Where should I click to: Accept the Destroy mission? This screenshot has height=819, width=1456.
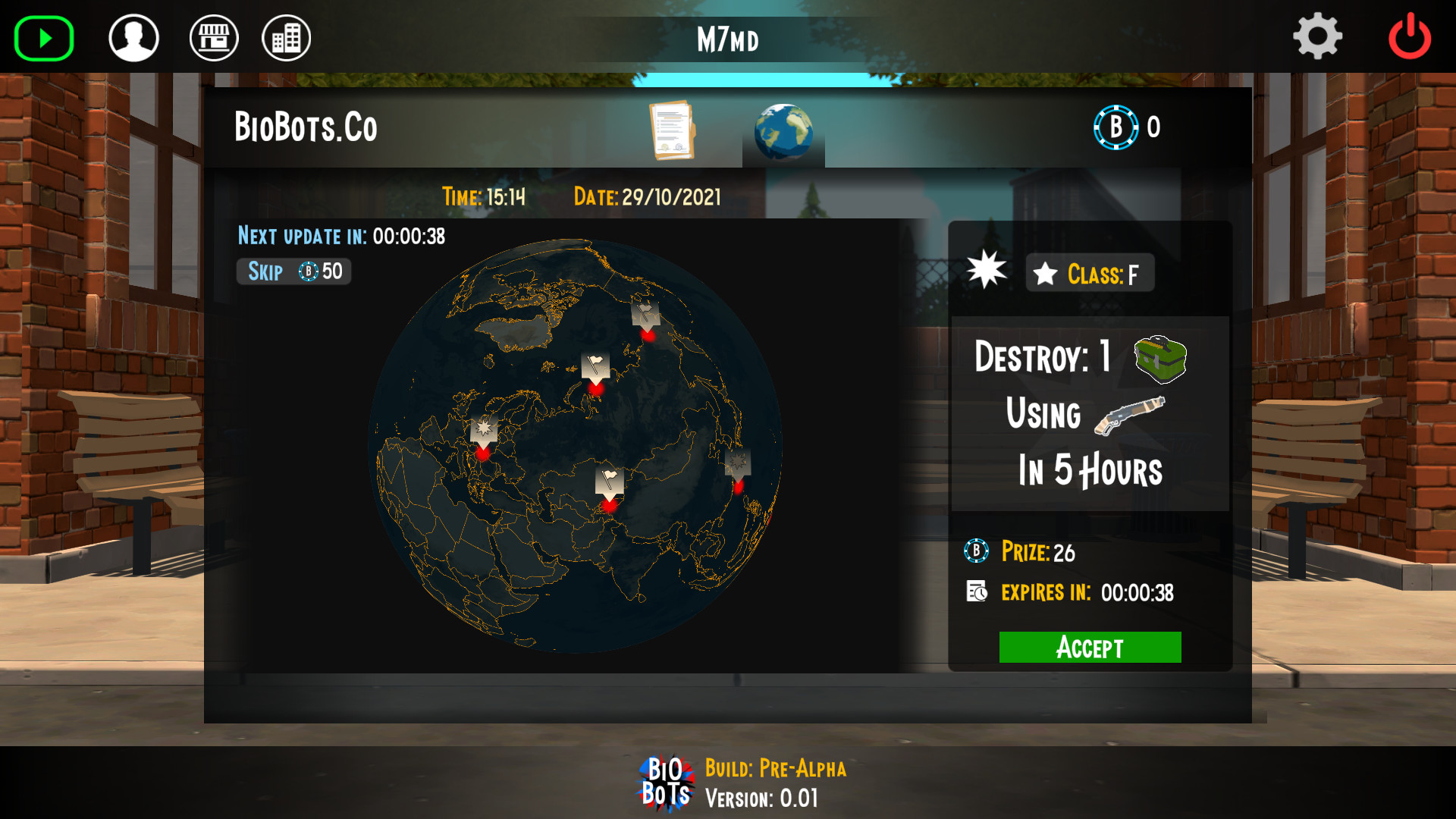pyautogui.click(x=1090, y=647)
